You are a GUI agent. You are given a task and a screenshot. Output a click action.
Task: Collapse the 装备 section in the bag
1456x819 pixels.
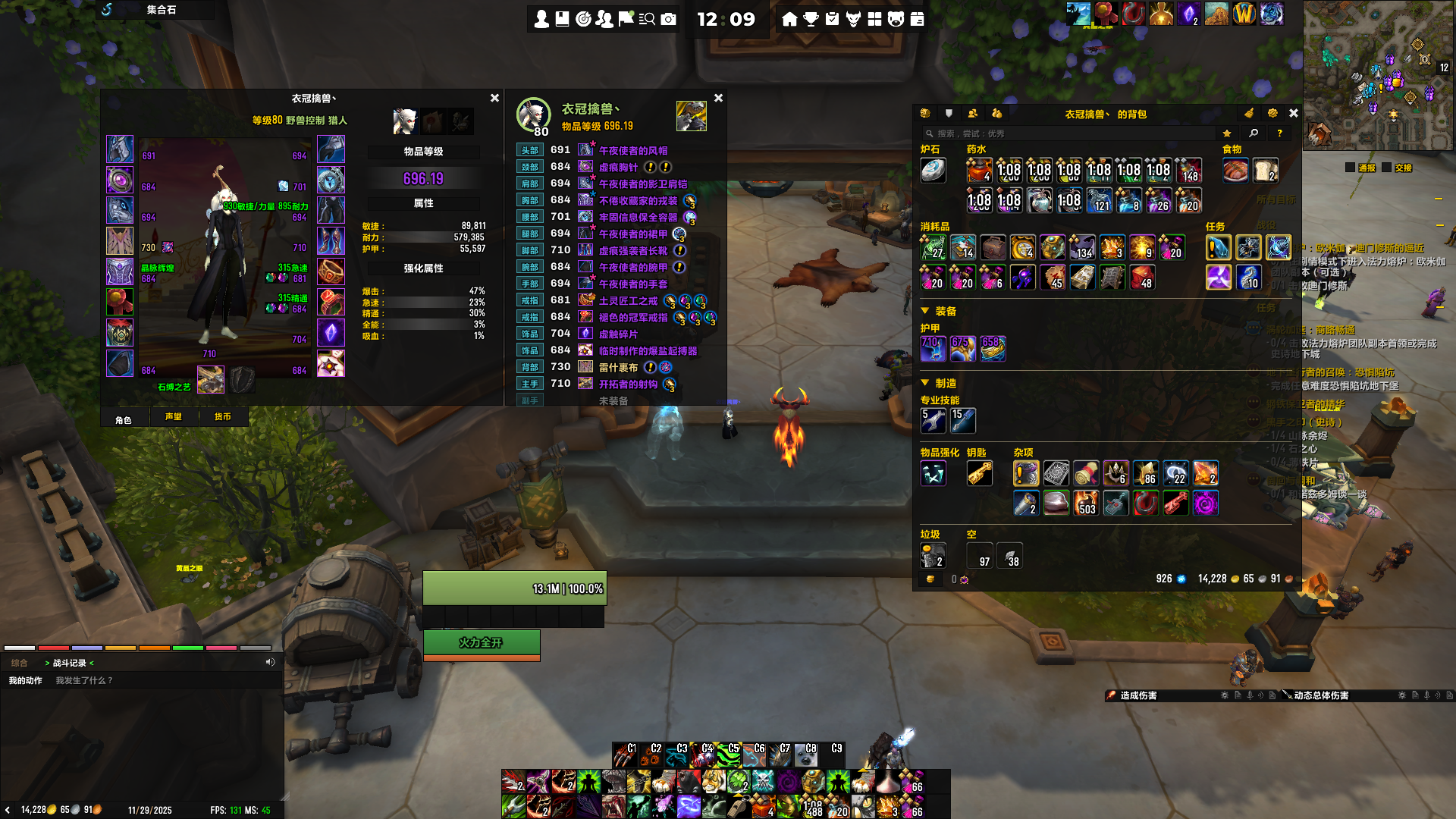(925, 311)
